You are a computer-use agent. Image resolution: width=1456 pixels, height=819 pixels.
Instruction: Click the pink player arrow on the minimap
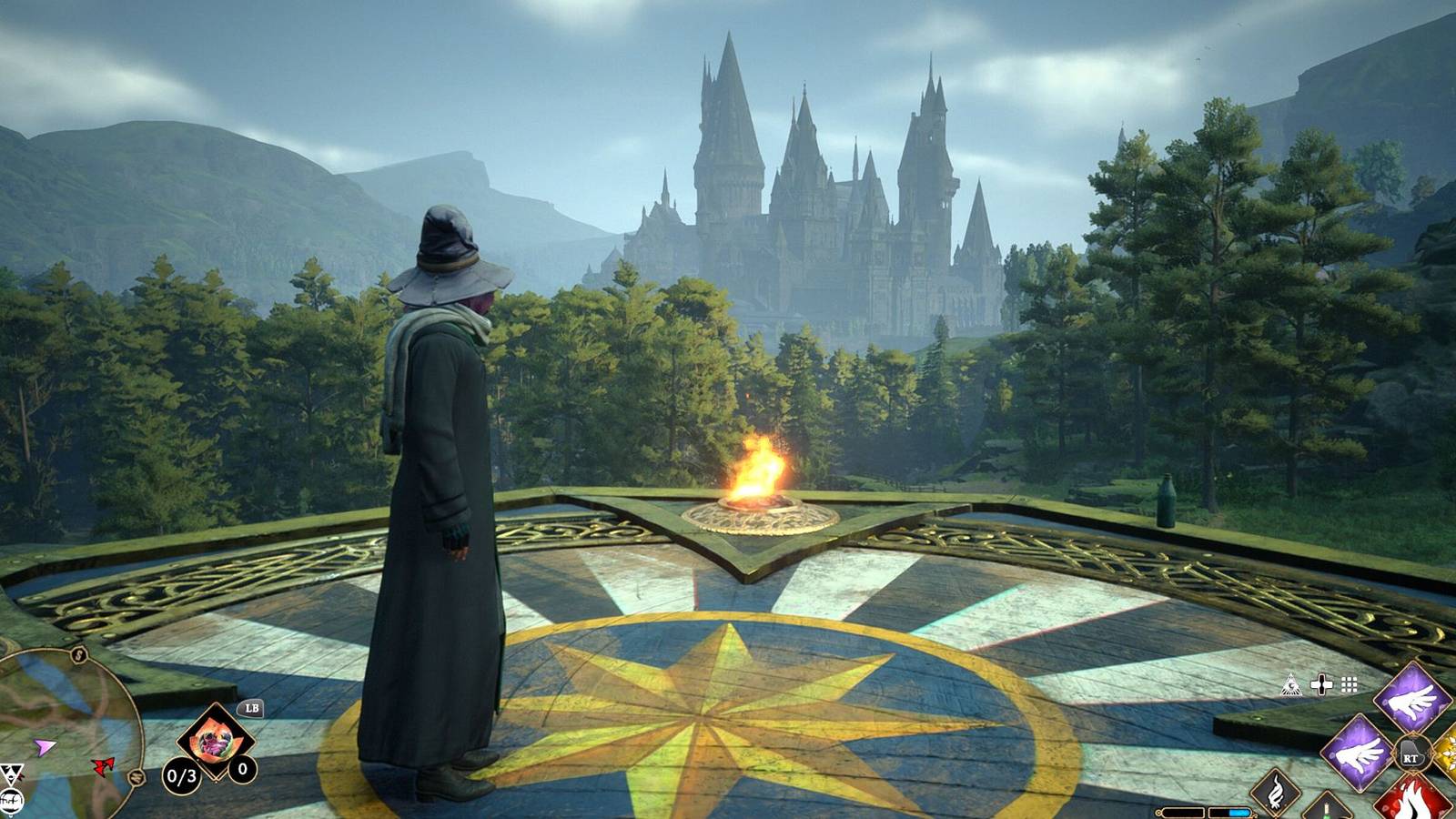(45, 748)
